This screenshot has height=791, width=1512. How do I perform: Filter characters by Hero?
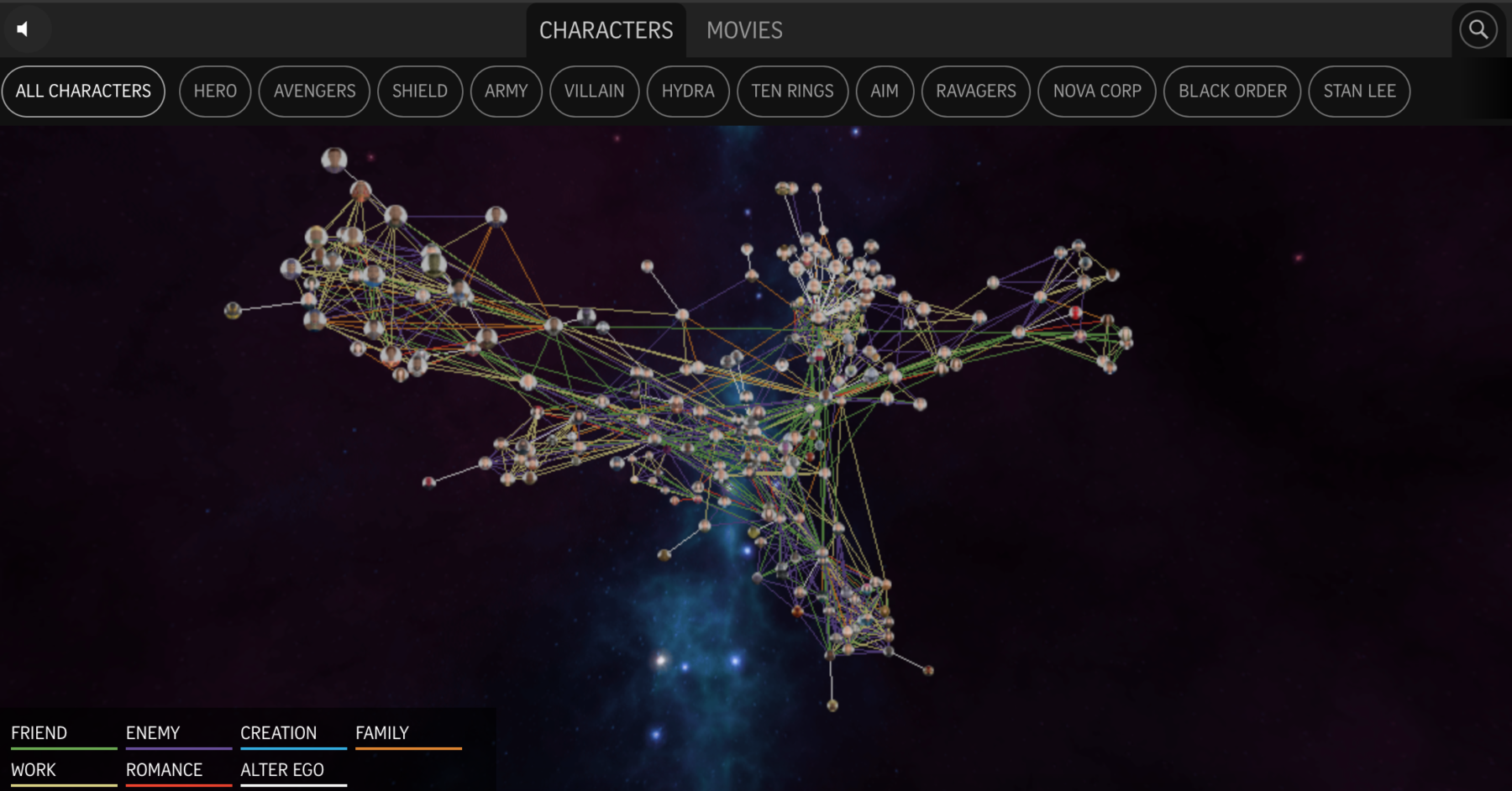point(215,92)
